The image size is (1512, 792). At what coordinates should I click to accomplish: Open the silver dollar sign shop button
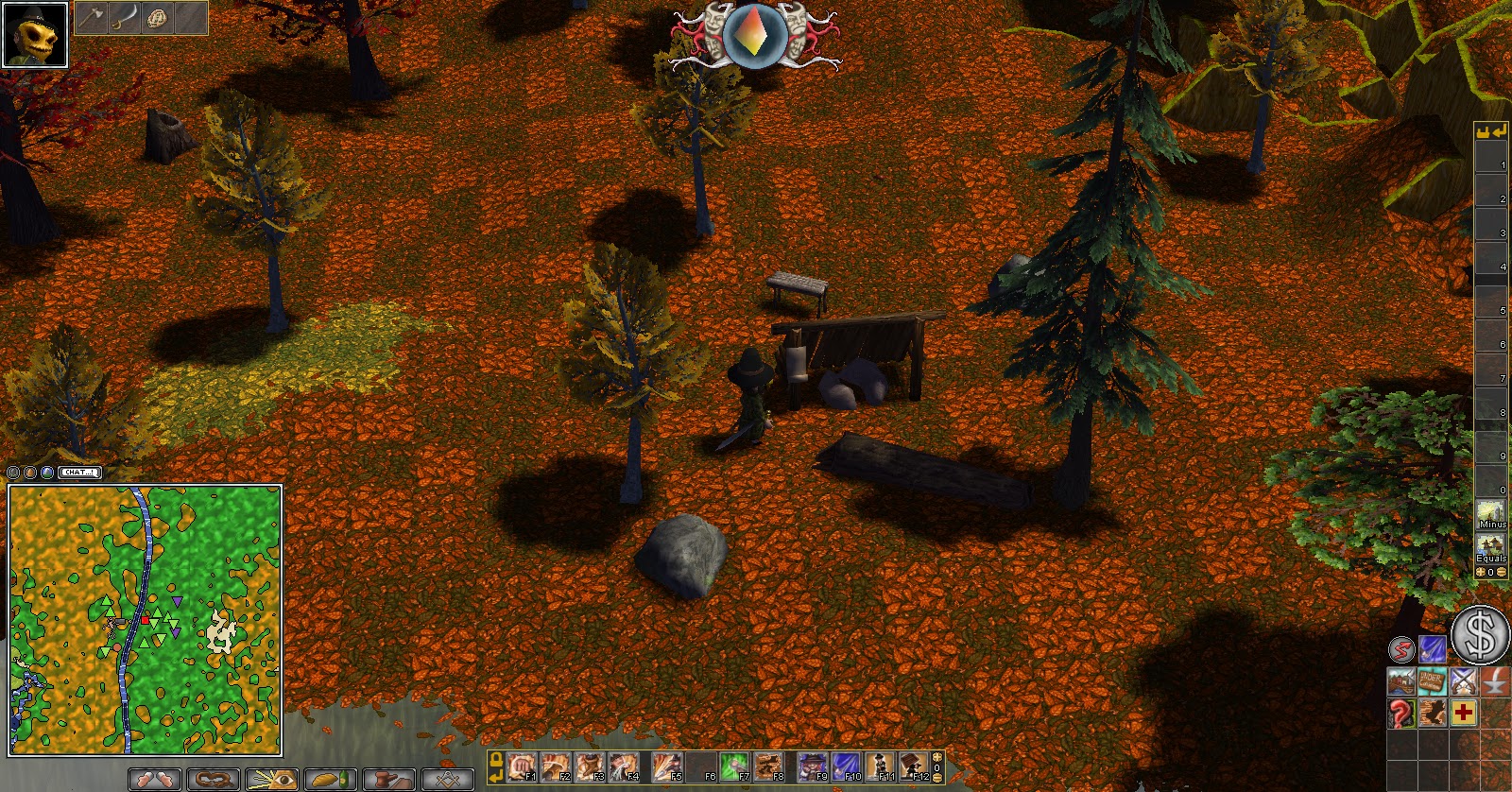[1480, 634]
